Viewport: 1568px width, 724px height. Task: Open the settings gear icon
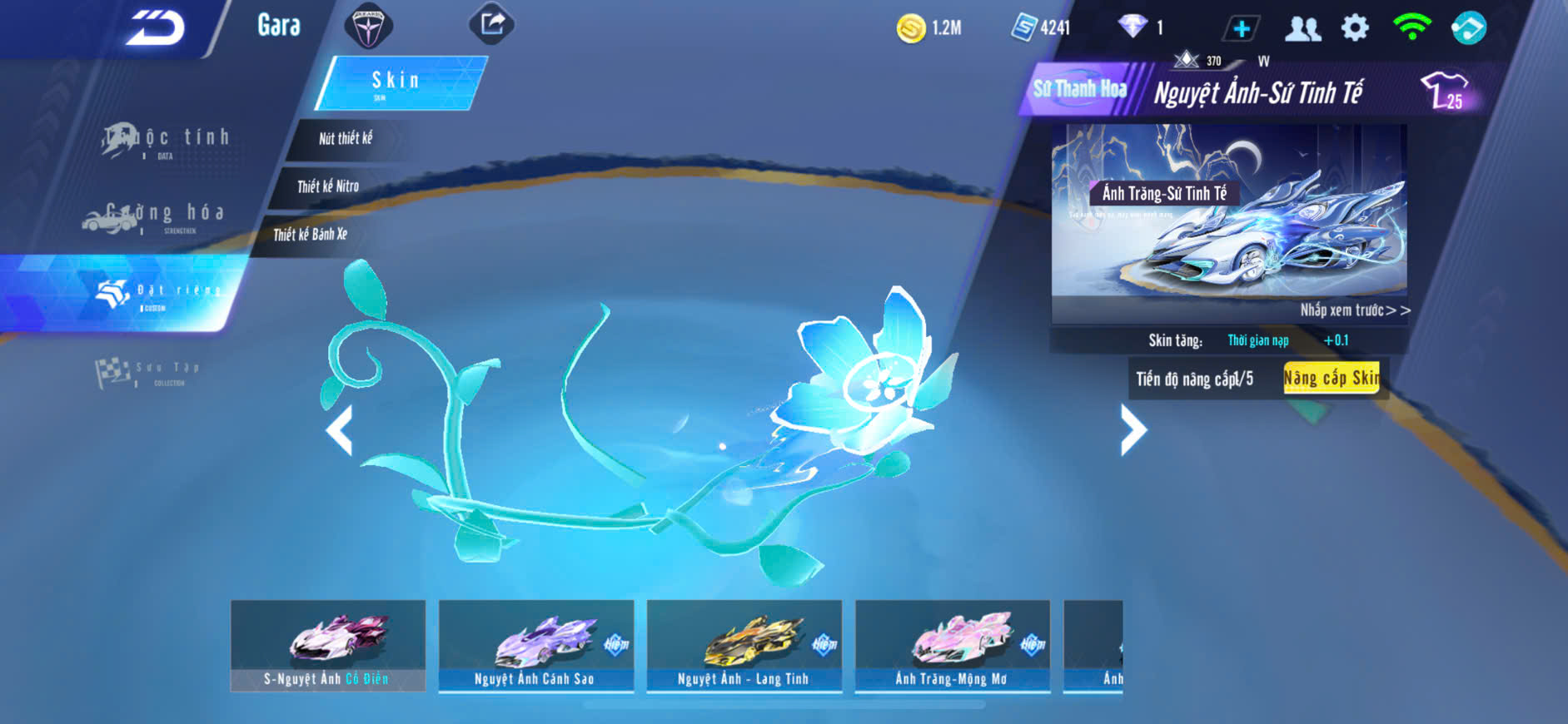[x=1355, y=28]
